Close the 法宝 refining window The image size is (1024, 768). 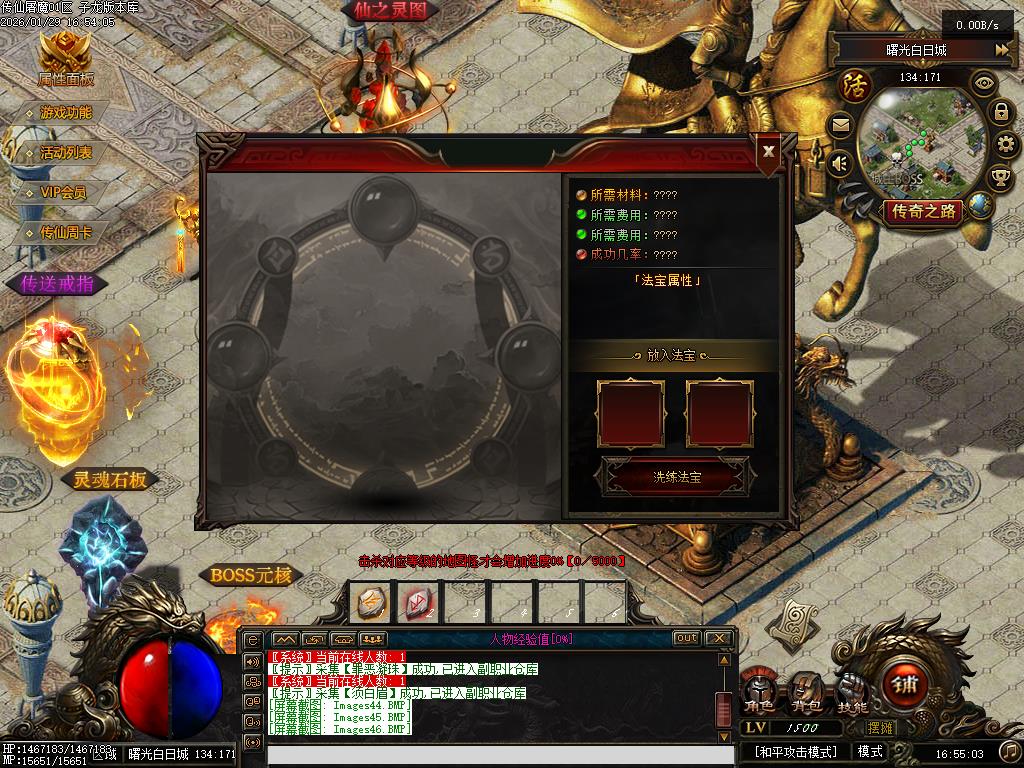click(x=768, y=151)
